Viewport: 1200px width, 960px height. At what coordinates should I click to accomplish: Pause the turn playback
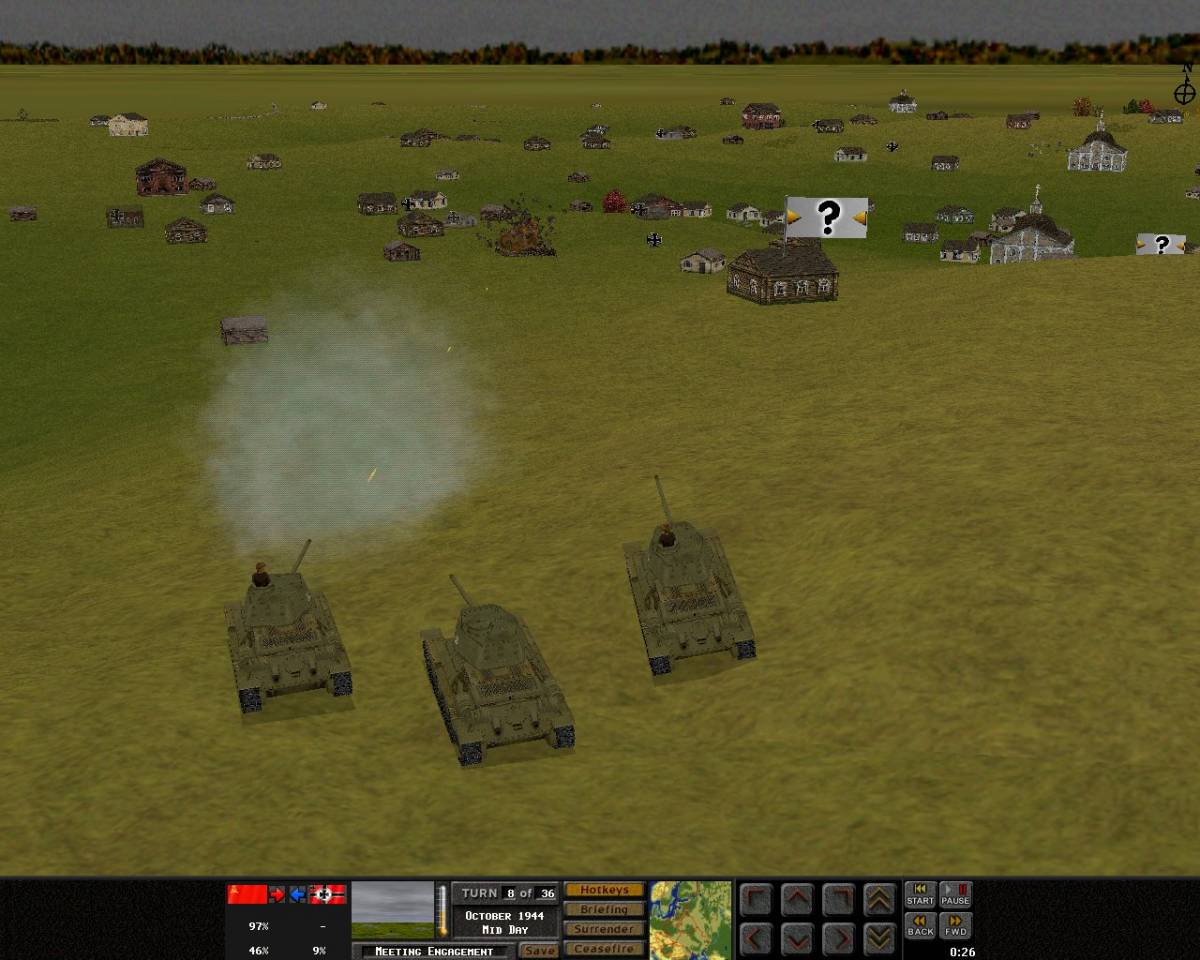(955, 894)
